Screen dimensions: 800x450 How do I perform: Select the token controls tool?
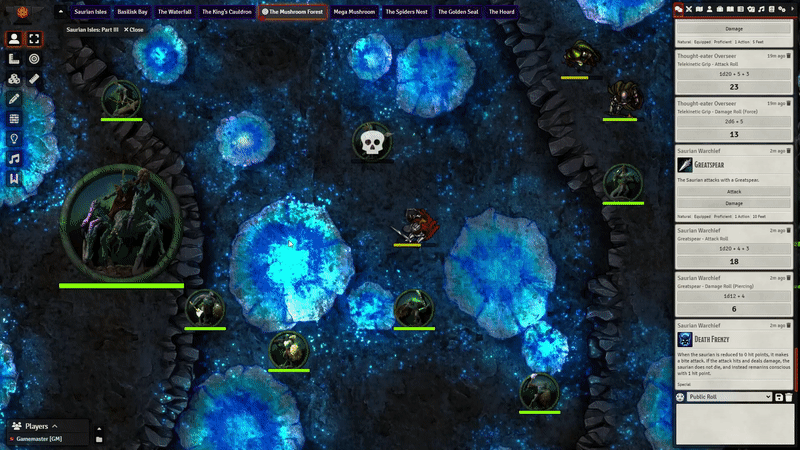14,39
